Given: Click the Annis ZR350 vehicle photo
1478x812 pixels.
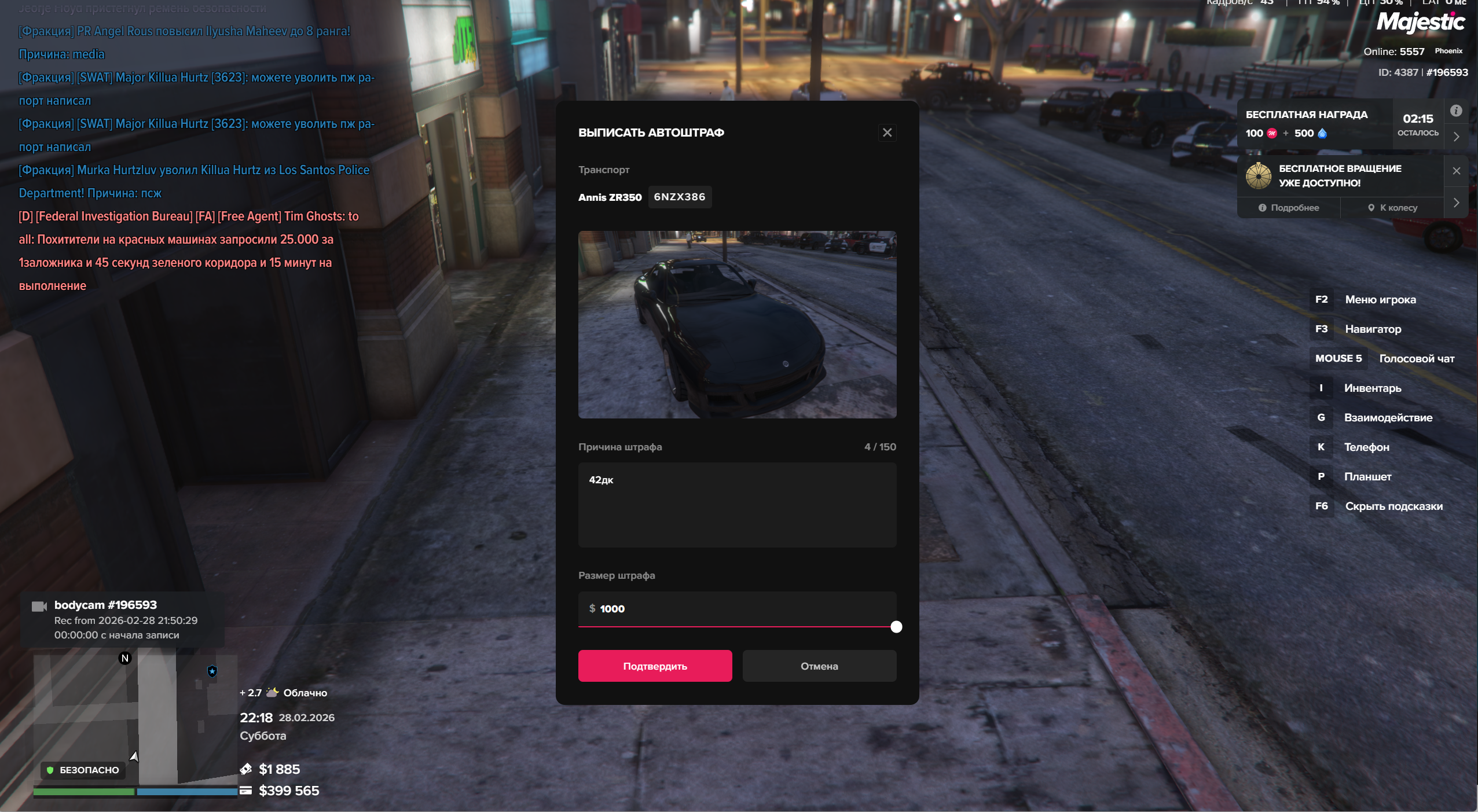Looking at the screenshot, I should pos(736,324).
